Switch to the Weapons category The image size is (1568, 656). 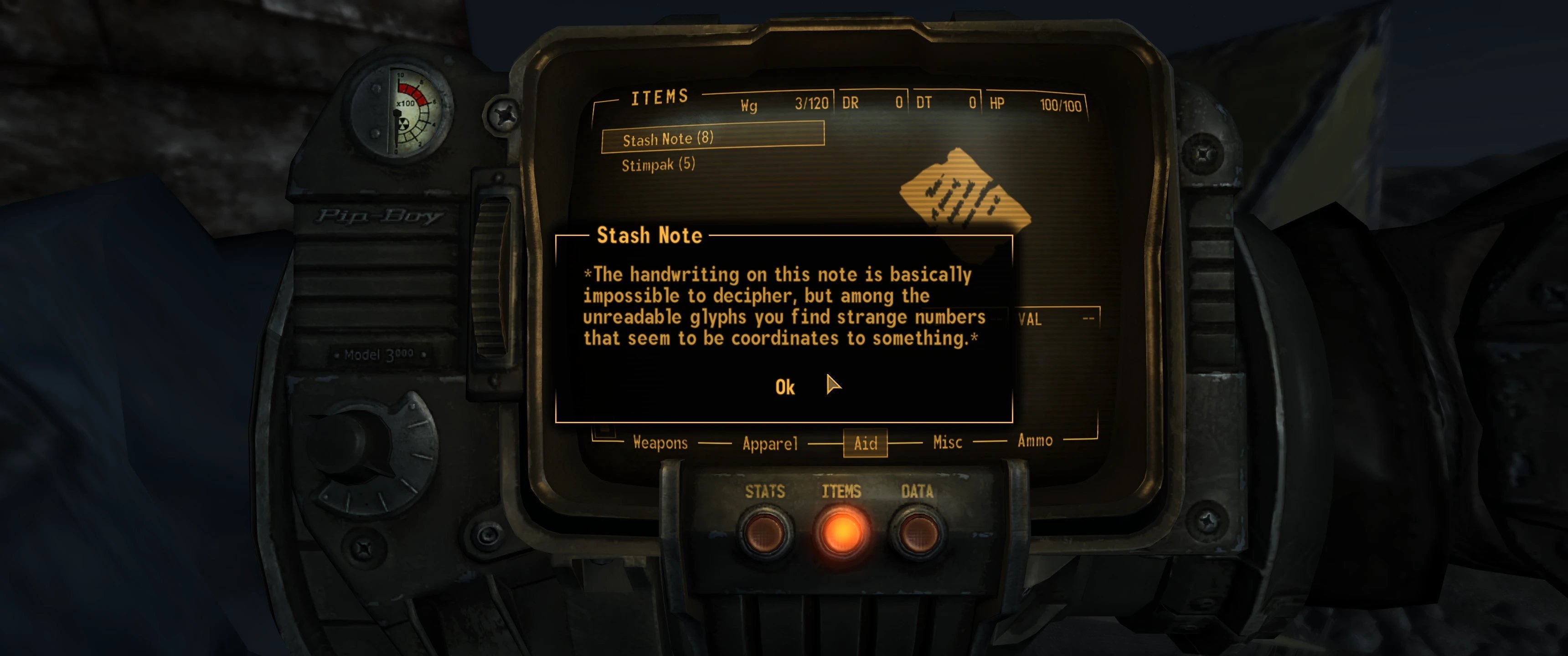[660, 442]
